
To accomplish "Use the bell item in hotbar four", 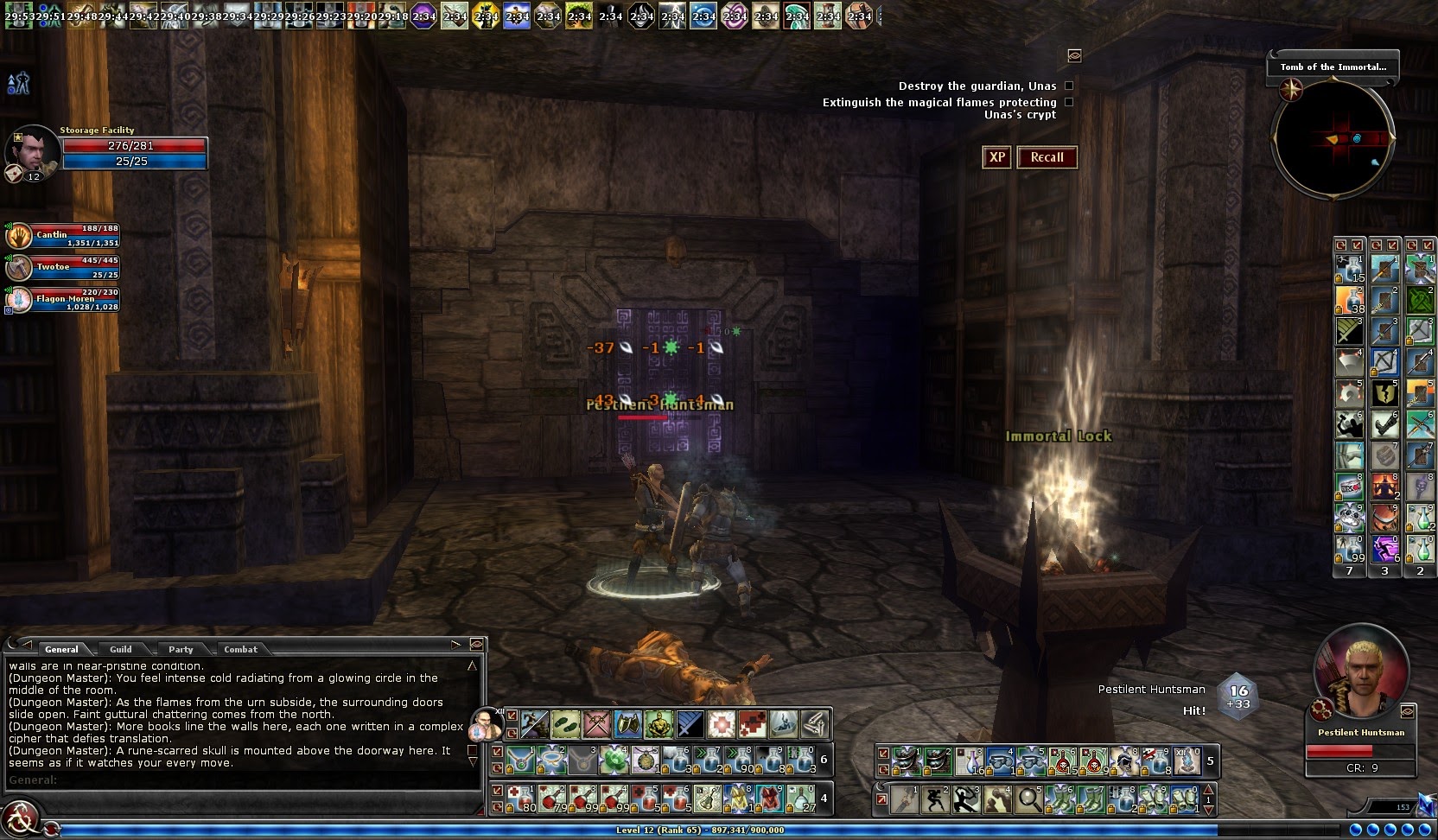I will pos(707,799).
